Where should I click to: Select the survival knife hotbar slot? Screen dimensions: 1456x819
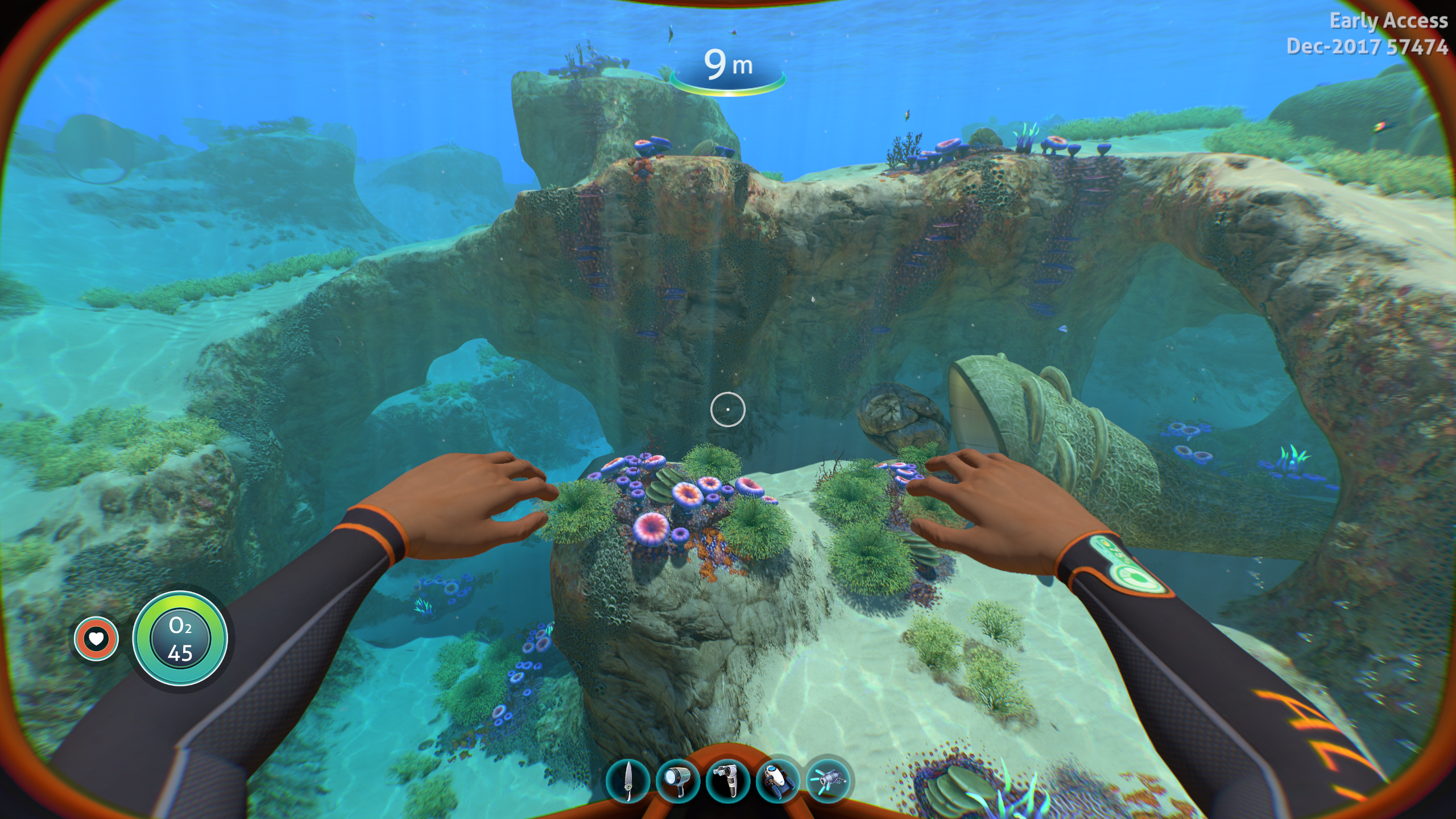pyautogui.click(x=628, y=781)
